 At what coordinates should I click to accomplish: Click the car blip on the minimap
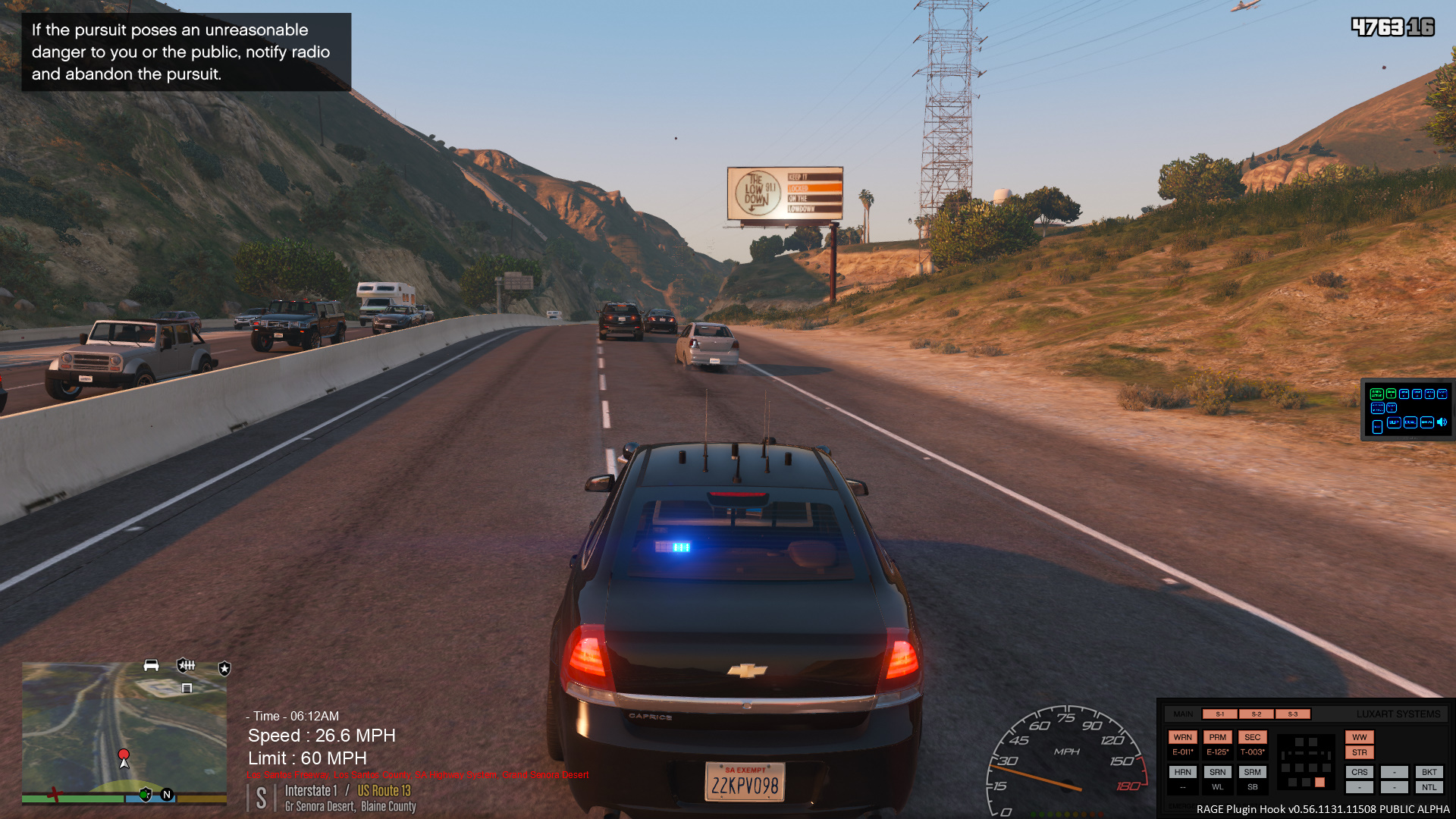pyautogui.click(x=151, y=665)
